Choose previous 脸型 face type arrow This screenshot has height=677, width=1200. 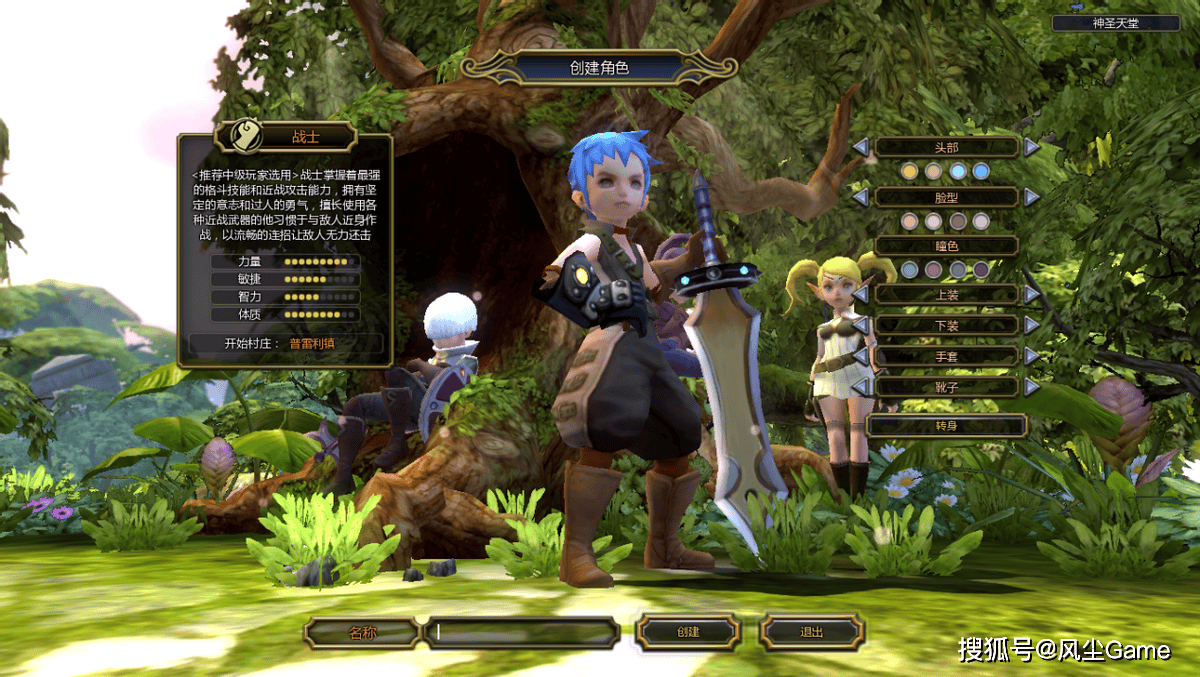(x=860, y=197)
